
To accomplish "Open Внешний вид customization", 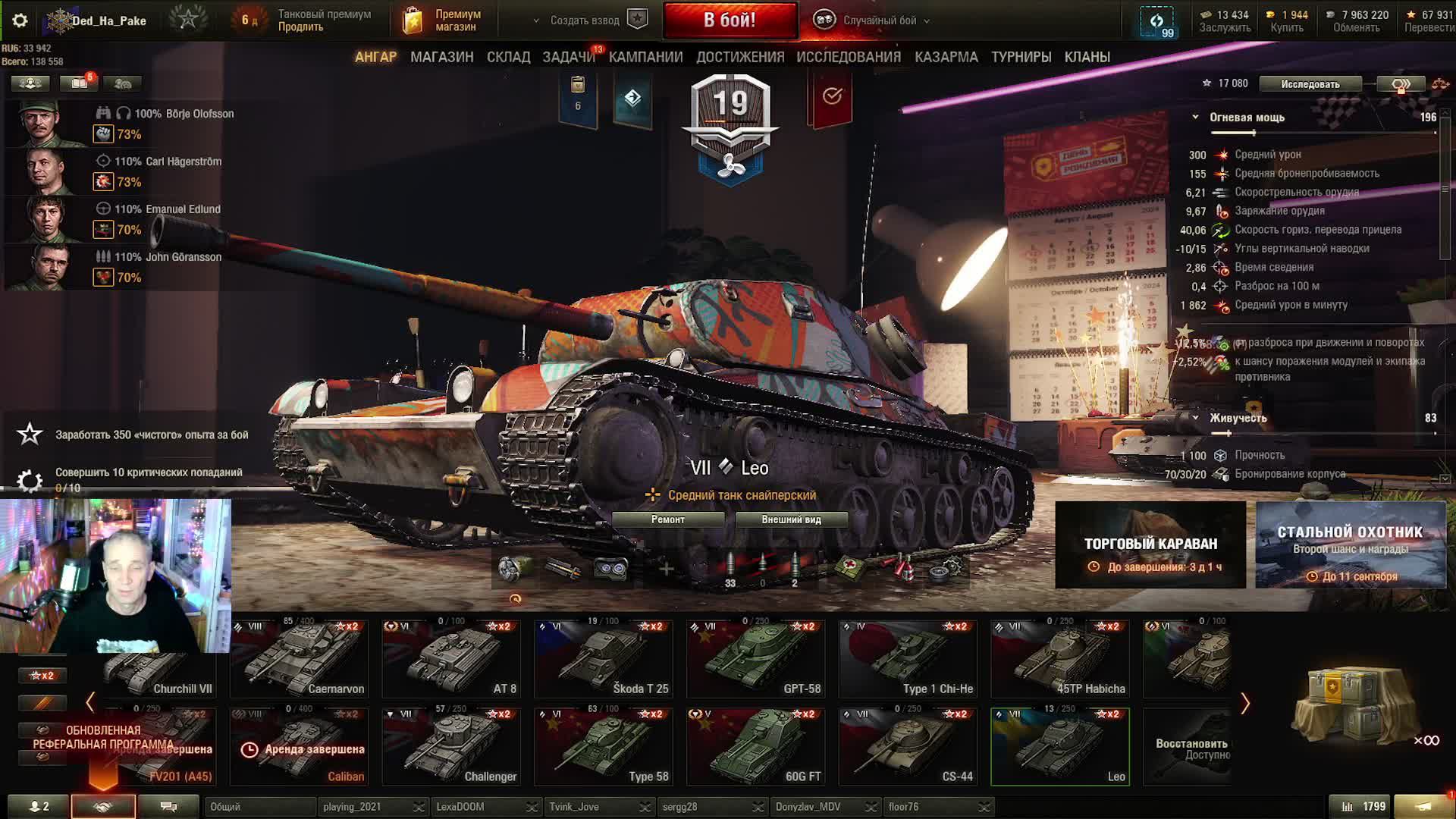I will (x=791, y=519).
